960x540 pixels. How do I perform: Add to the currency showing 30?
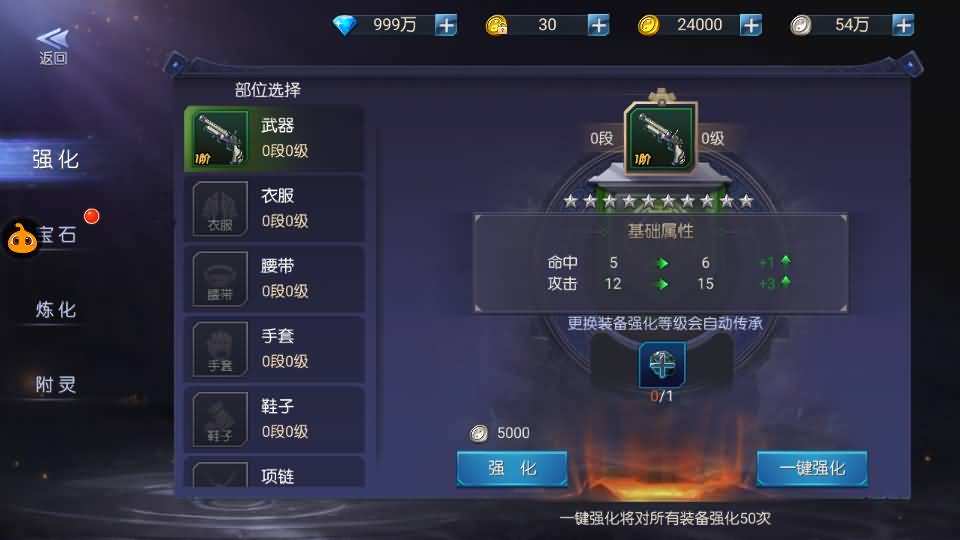[x=598, y=25]
